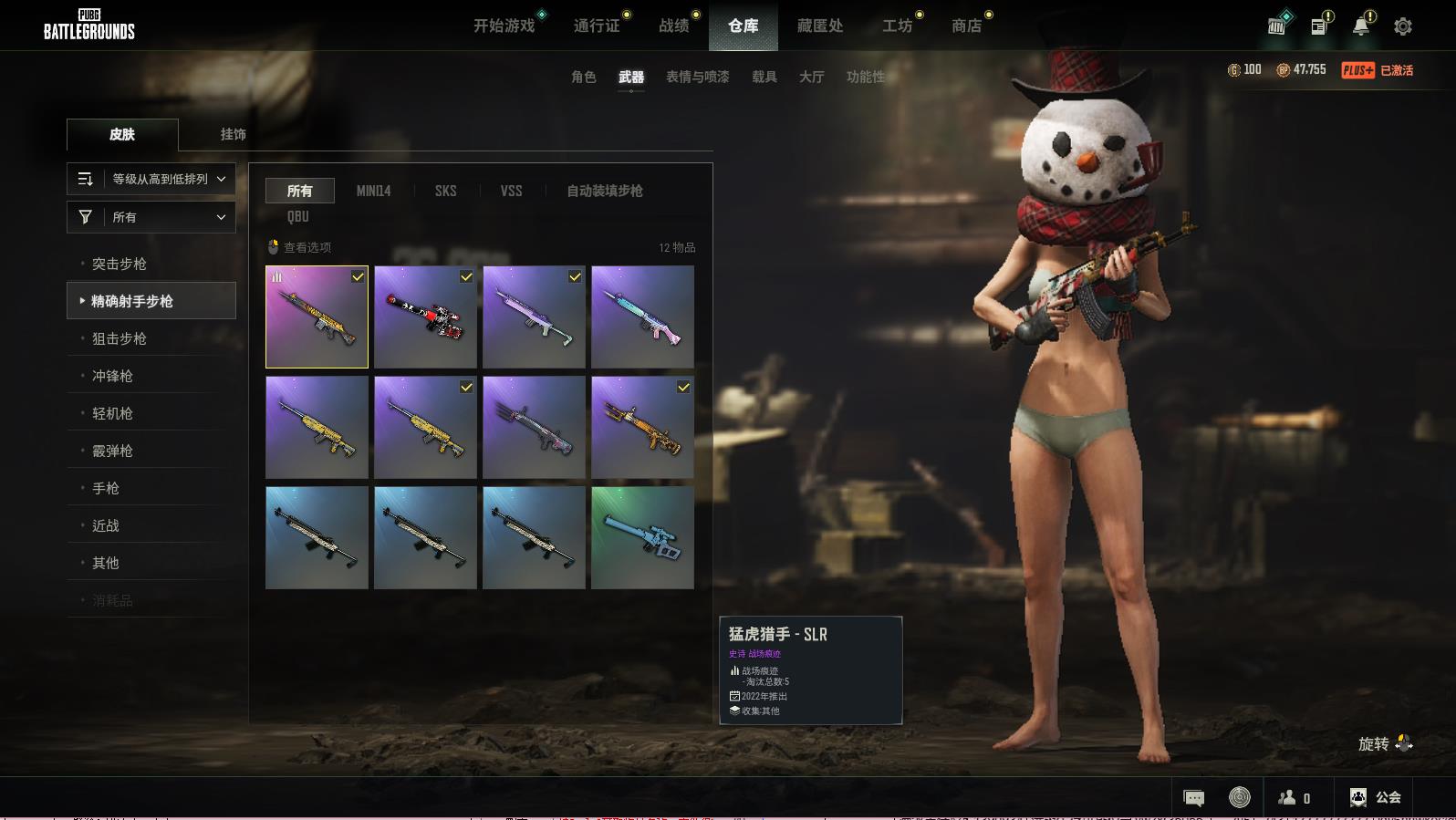Filter skins by VSS

[511, 191]
